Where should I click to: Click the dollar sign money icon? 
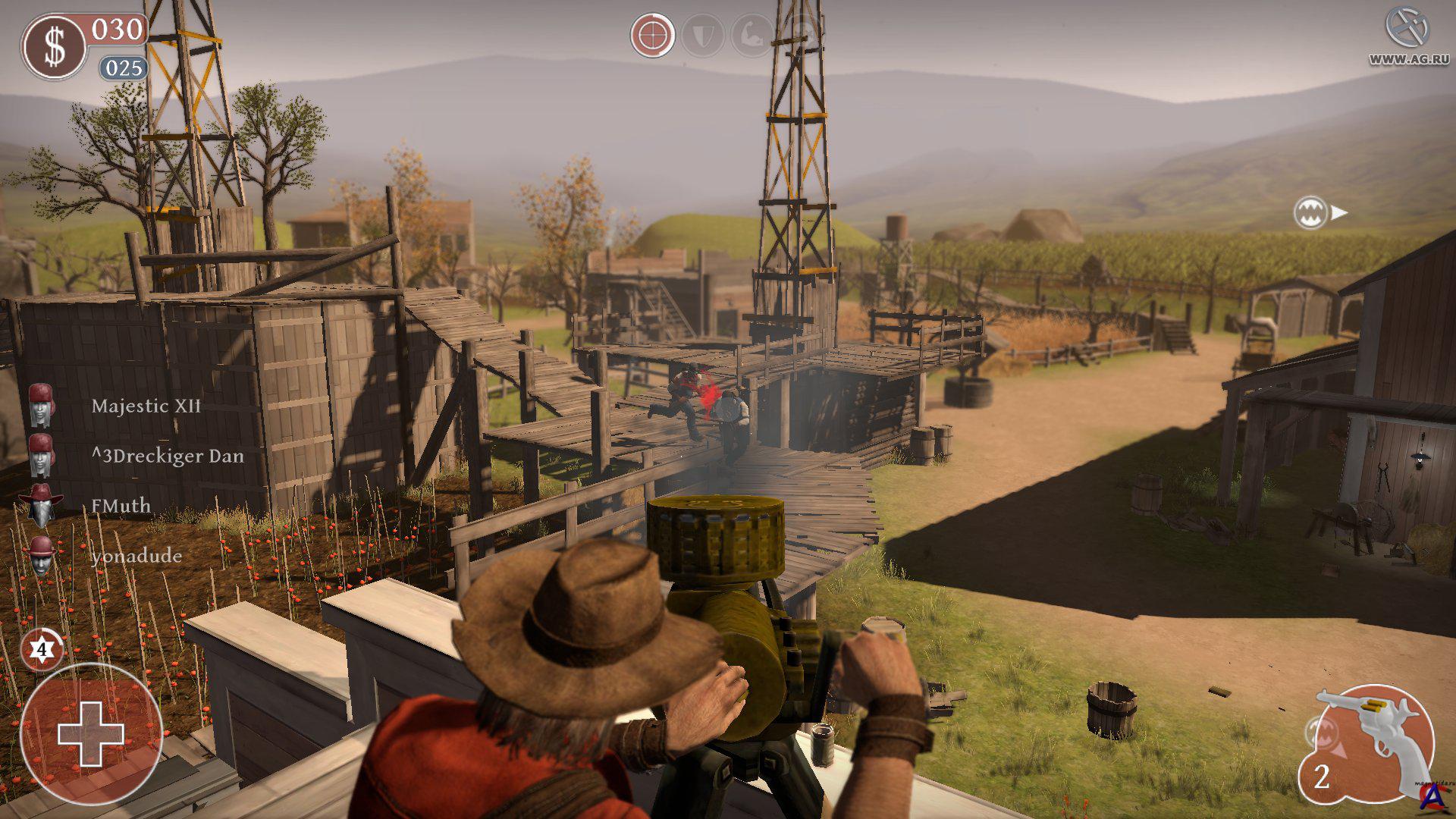[x=54, y=46]
